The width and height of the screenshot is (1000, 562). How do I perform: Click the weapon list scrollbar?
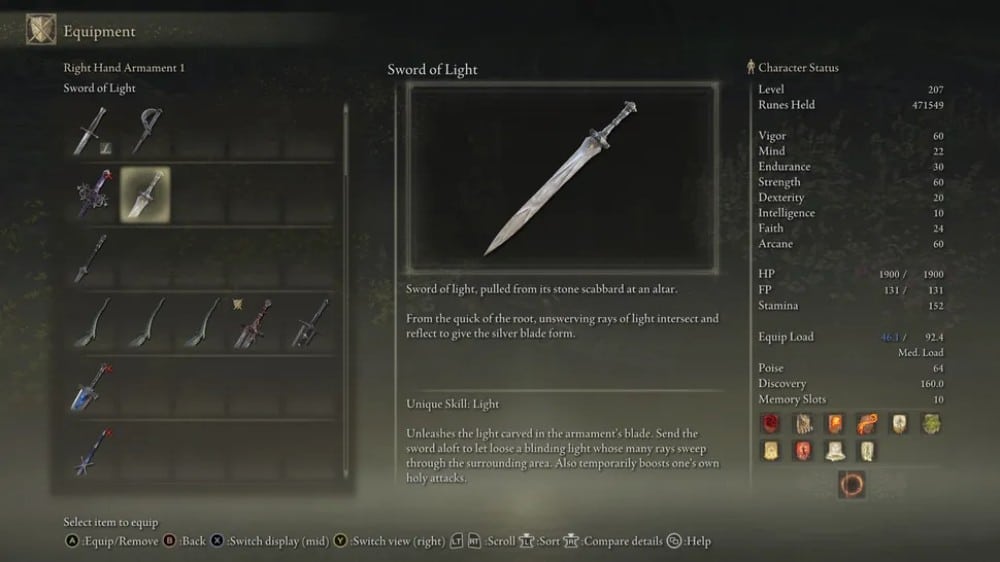[346, 200]
